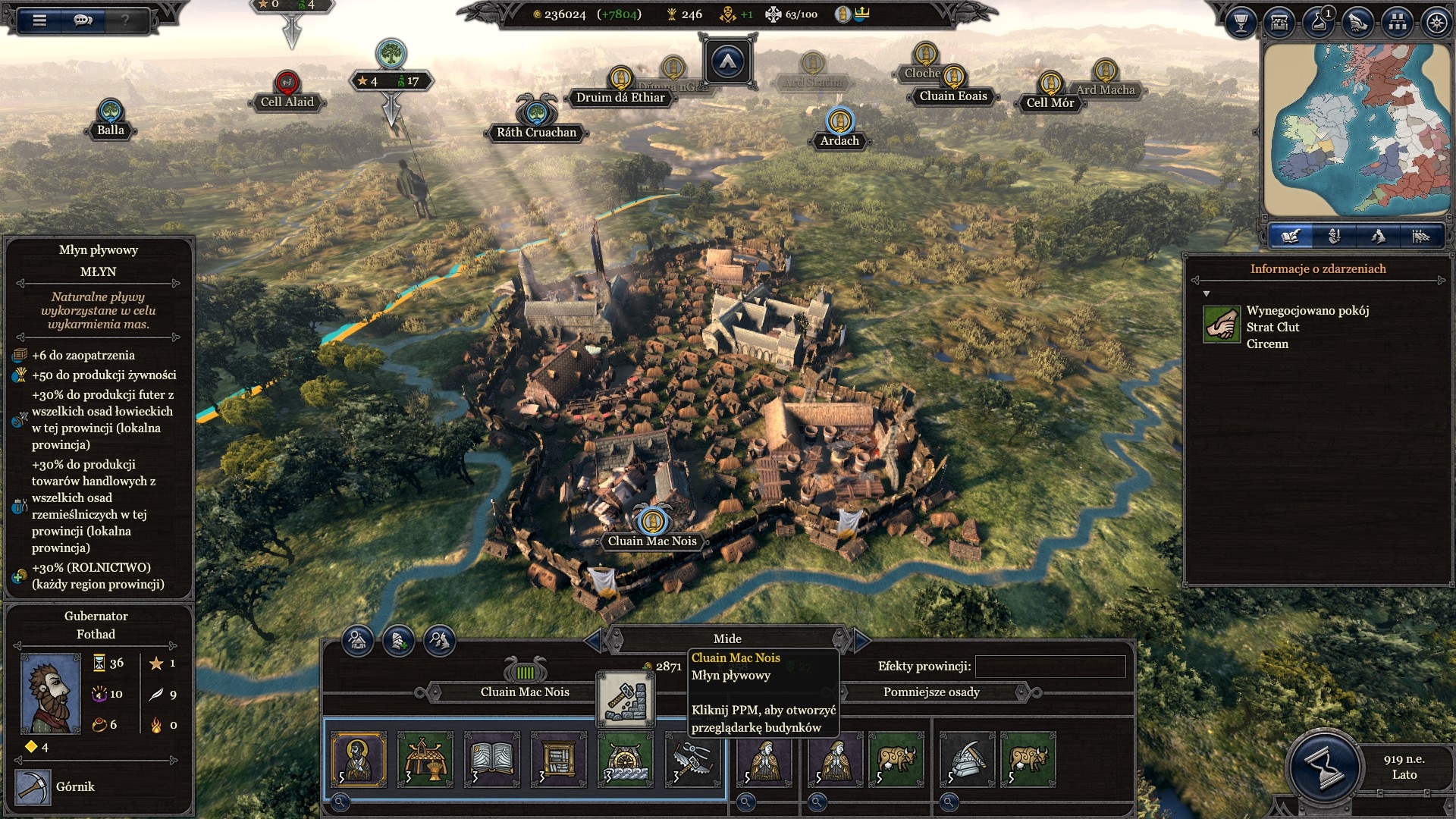This screenshot has width=1456, height=819.
Task: Select the water mill building slot
Action: pos(626,759)
